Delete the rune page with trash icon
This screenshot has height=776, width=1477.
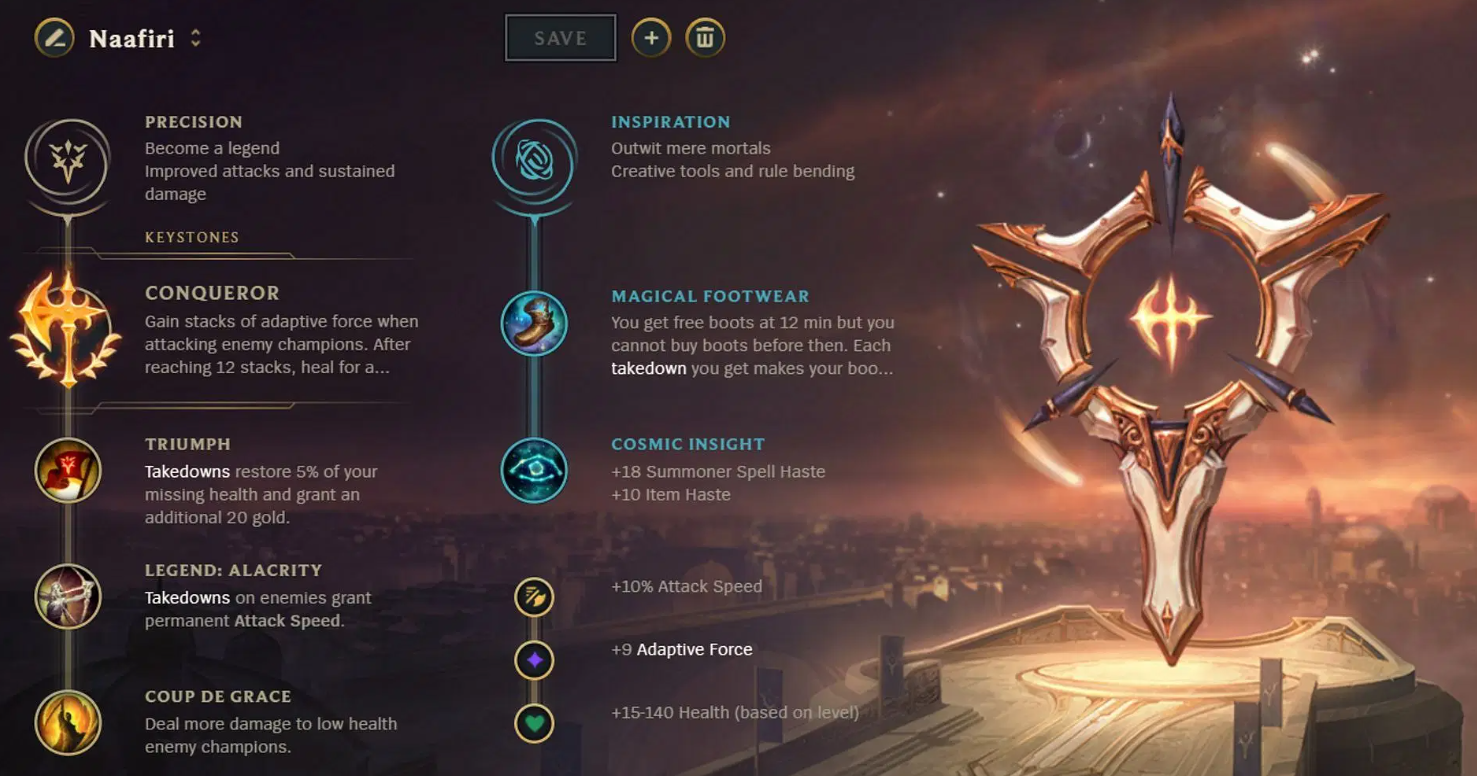[705, 38]
